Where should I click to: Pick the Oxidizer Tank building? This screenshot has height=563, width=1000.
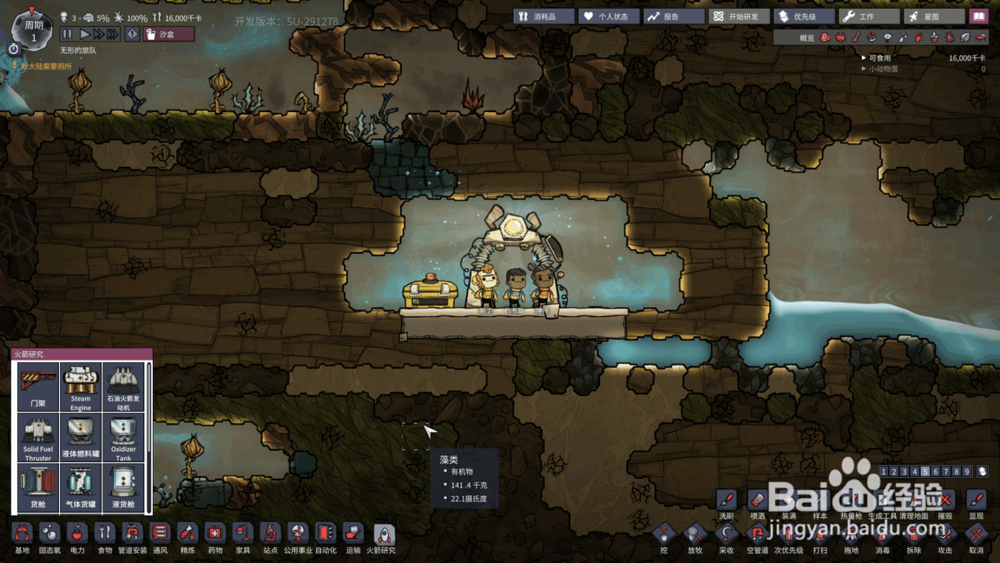tap(122, 436)
